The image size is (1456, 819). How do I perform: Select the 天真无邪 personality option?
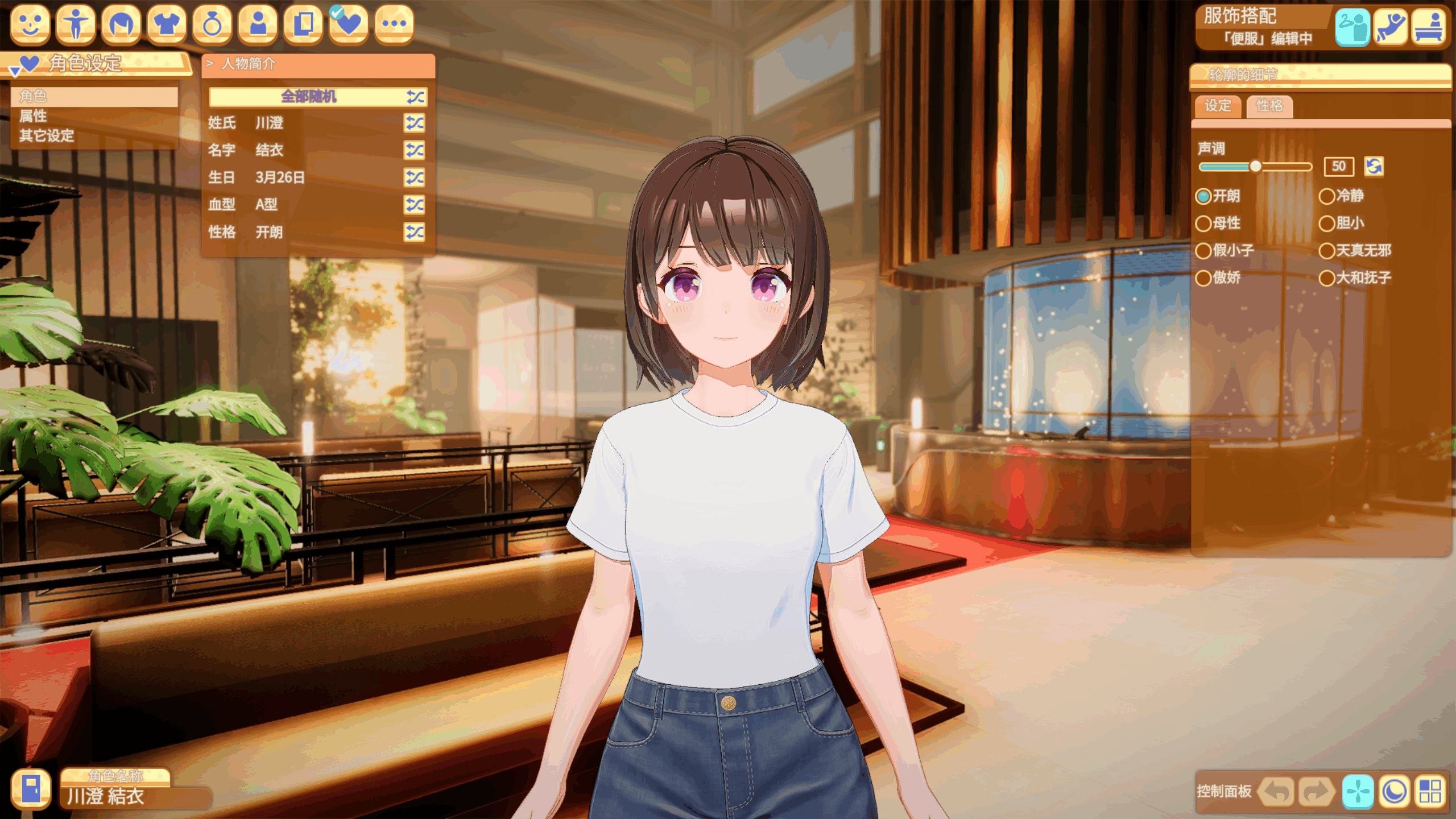[x=1327, y=251]
